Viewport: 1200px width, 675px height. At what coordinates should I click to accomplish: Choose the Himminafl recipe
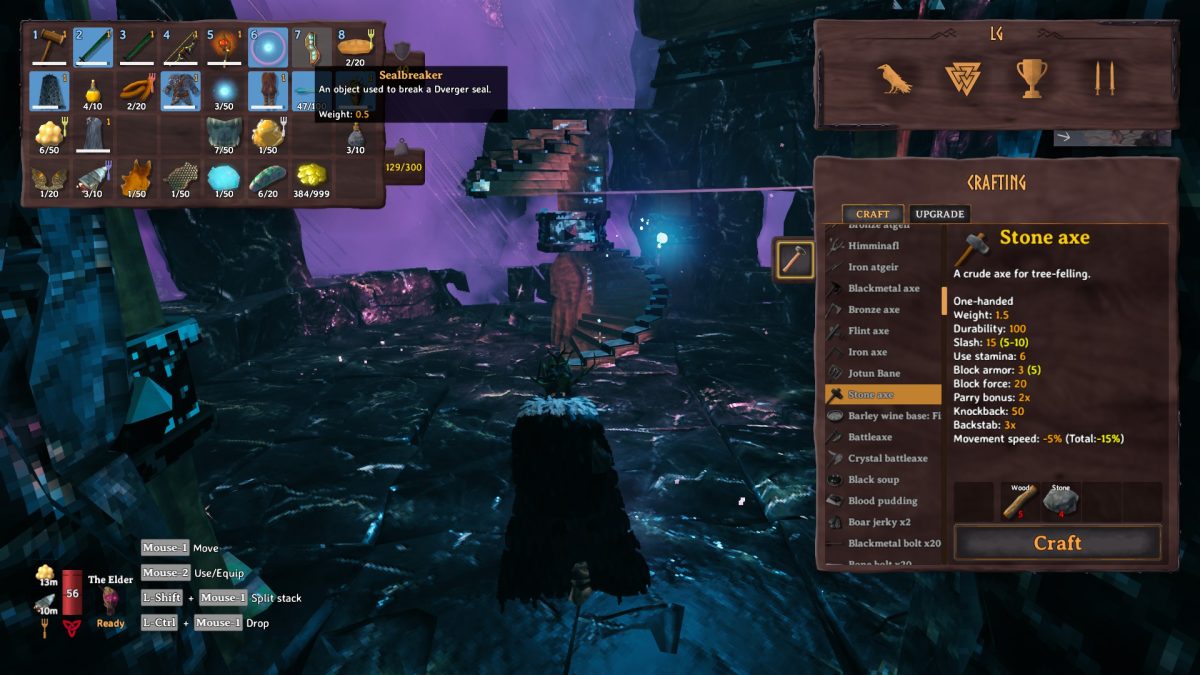(x=876, y=246)
